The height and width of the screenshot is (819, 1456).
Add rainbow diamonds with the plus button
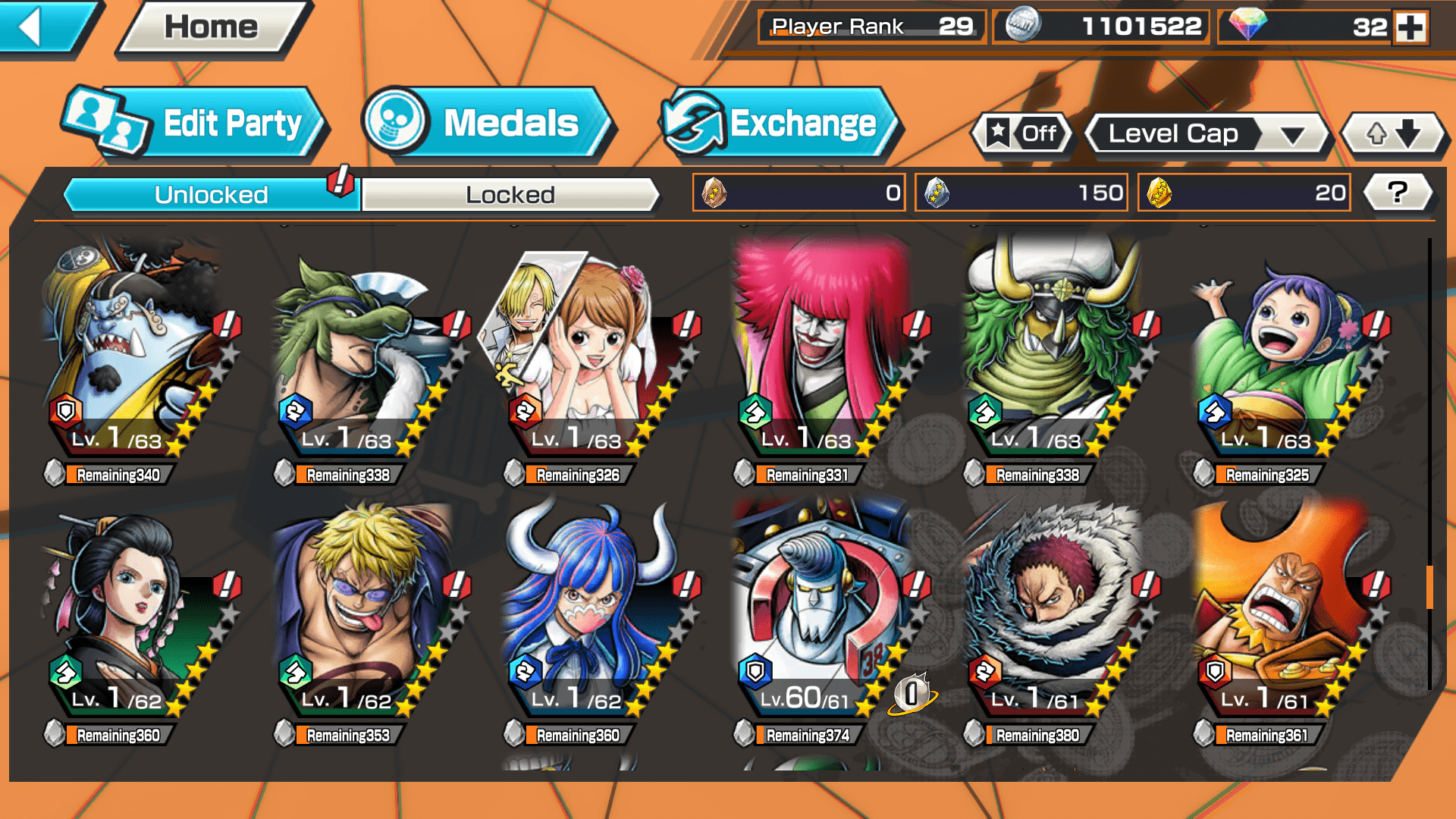tap(1410, 27)
